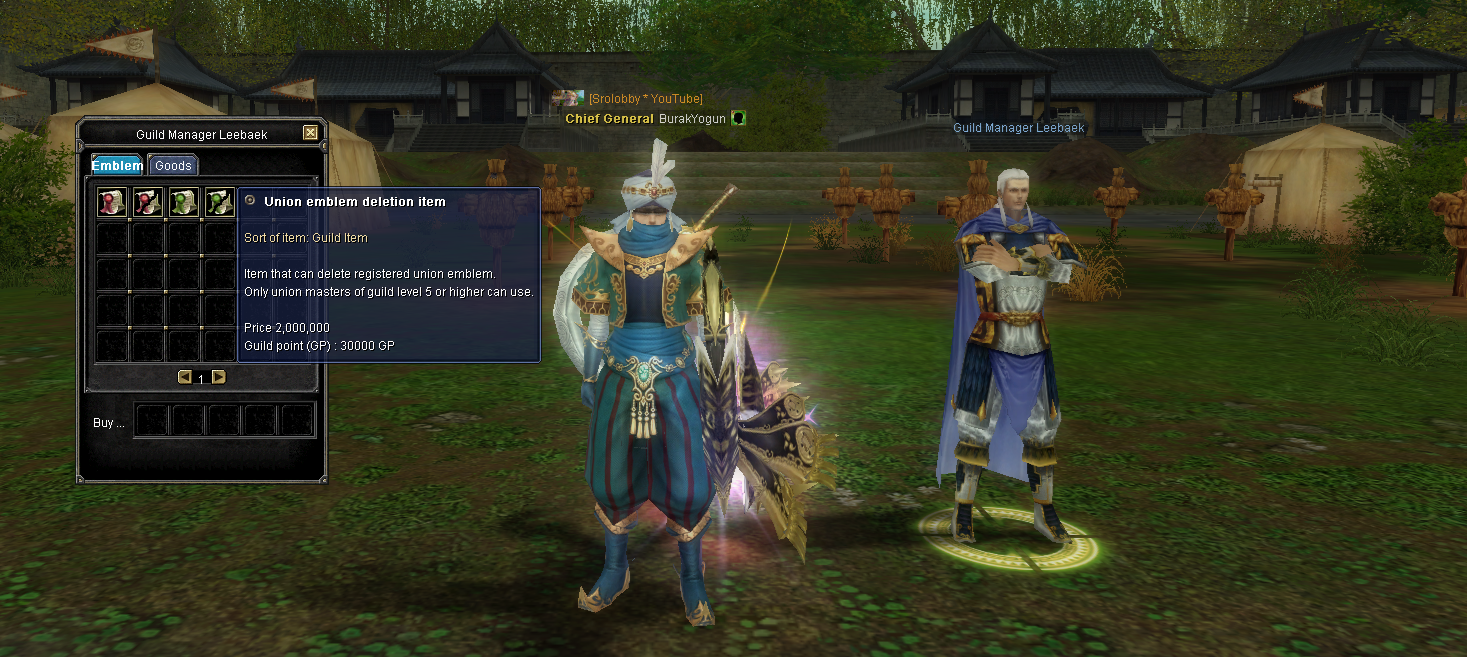Close the Guild Manager Leebaek window

click(x=310, y=133)
